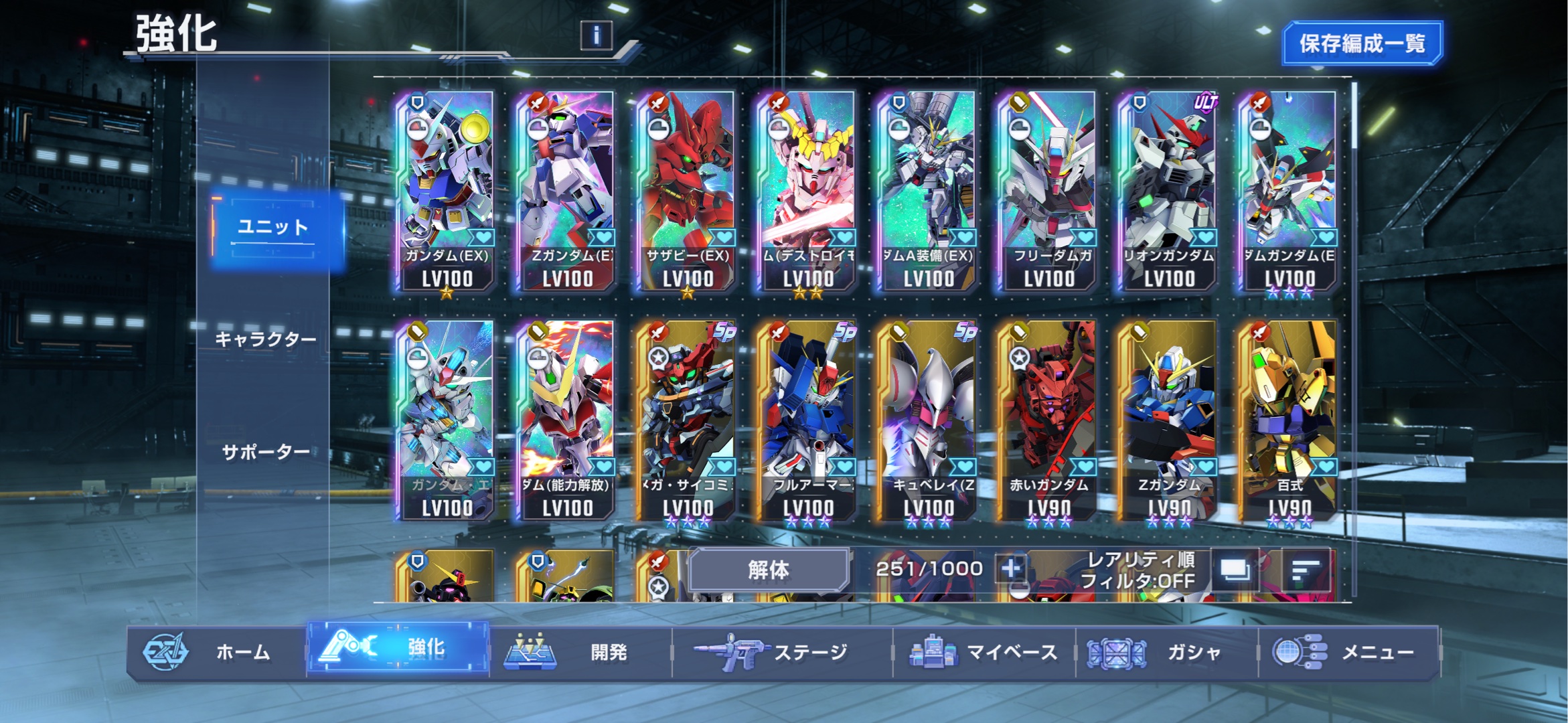Select the ULT-marked Gundam unit card
Screen dimensions: 1568x723
(1169, 191)
